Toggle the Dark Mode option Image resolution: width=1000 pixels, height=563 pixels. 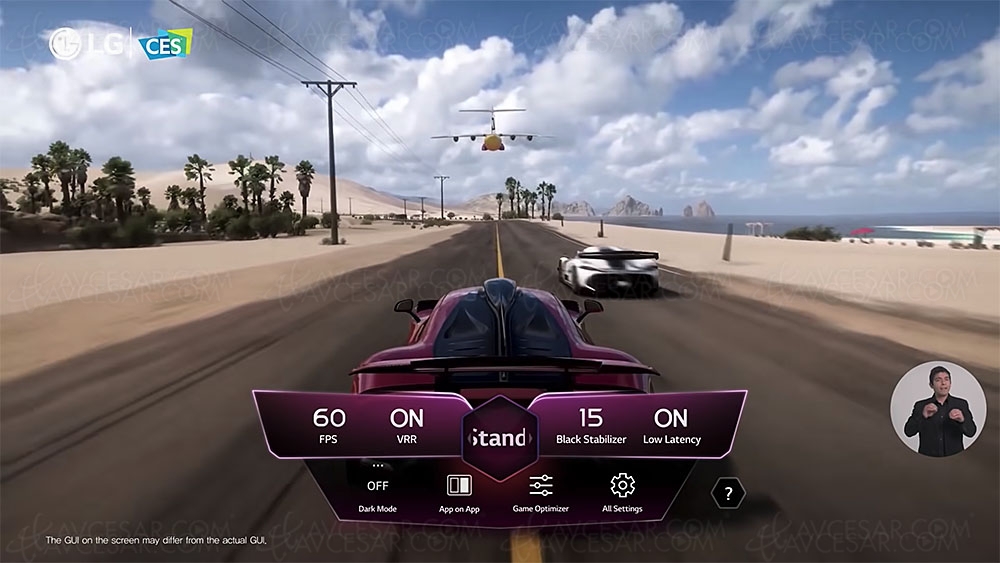click(x=377, y=488)
